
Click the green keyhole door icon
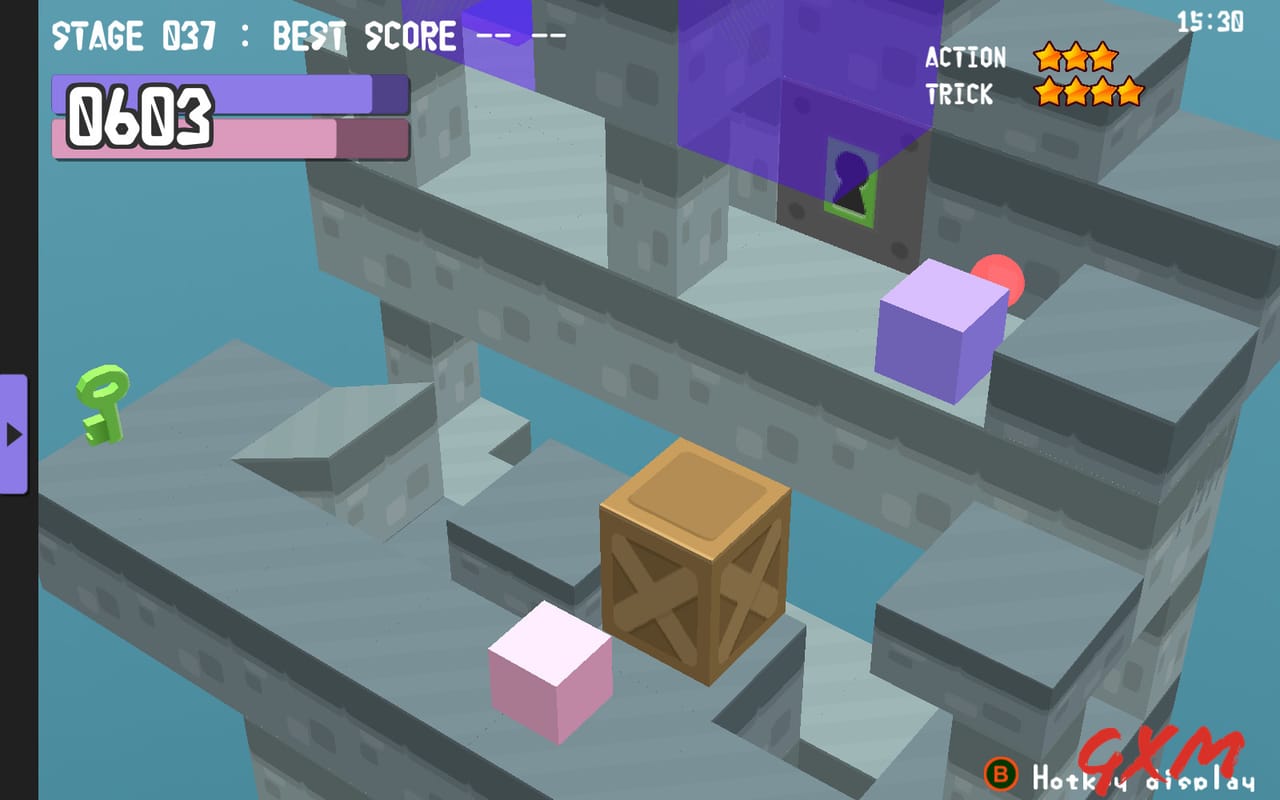pyautogui.click(x=850, y=180)
